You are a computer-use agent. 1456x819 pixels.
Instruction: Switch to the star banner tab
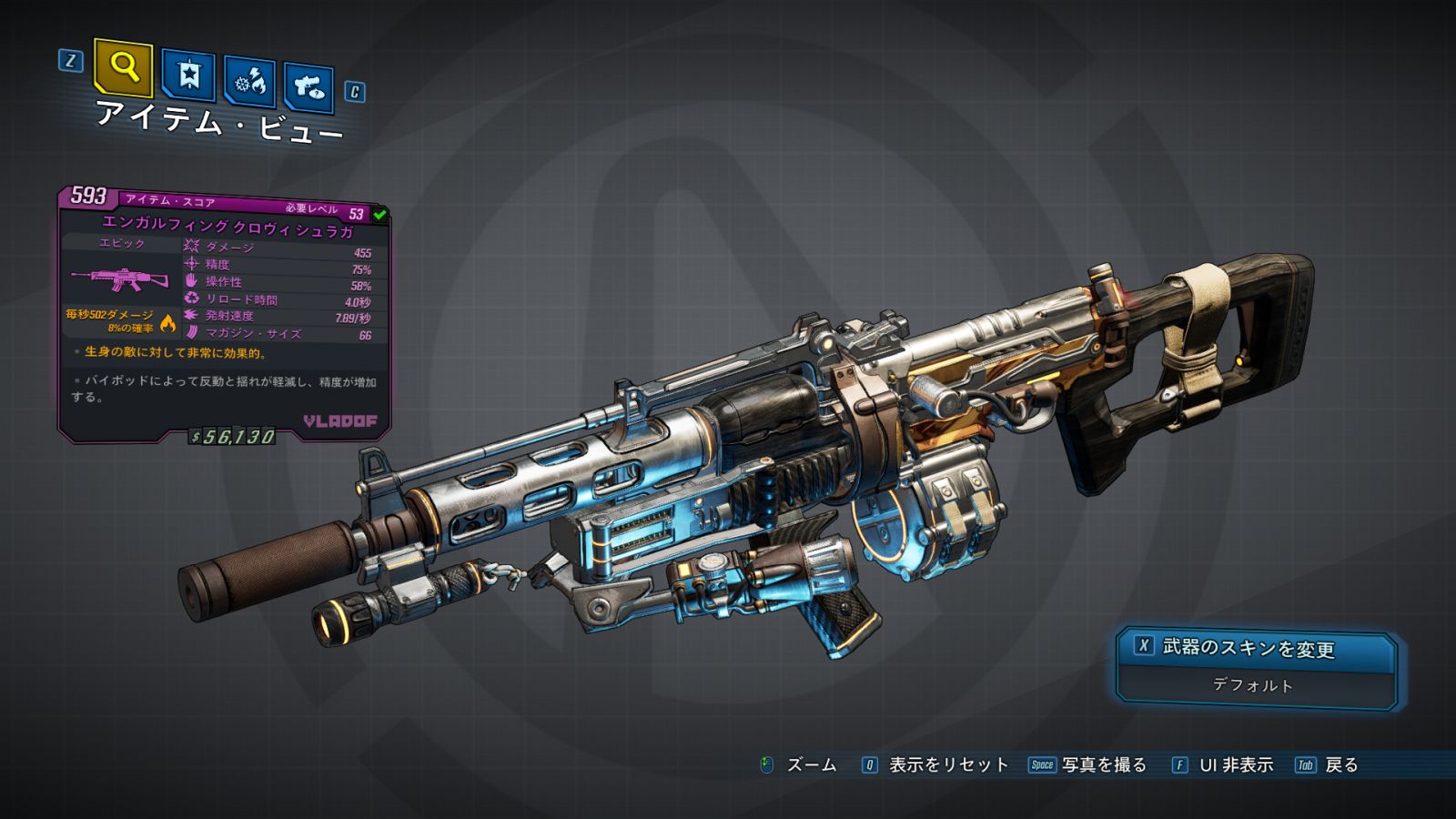click(188, 76)
